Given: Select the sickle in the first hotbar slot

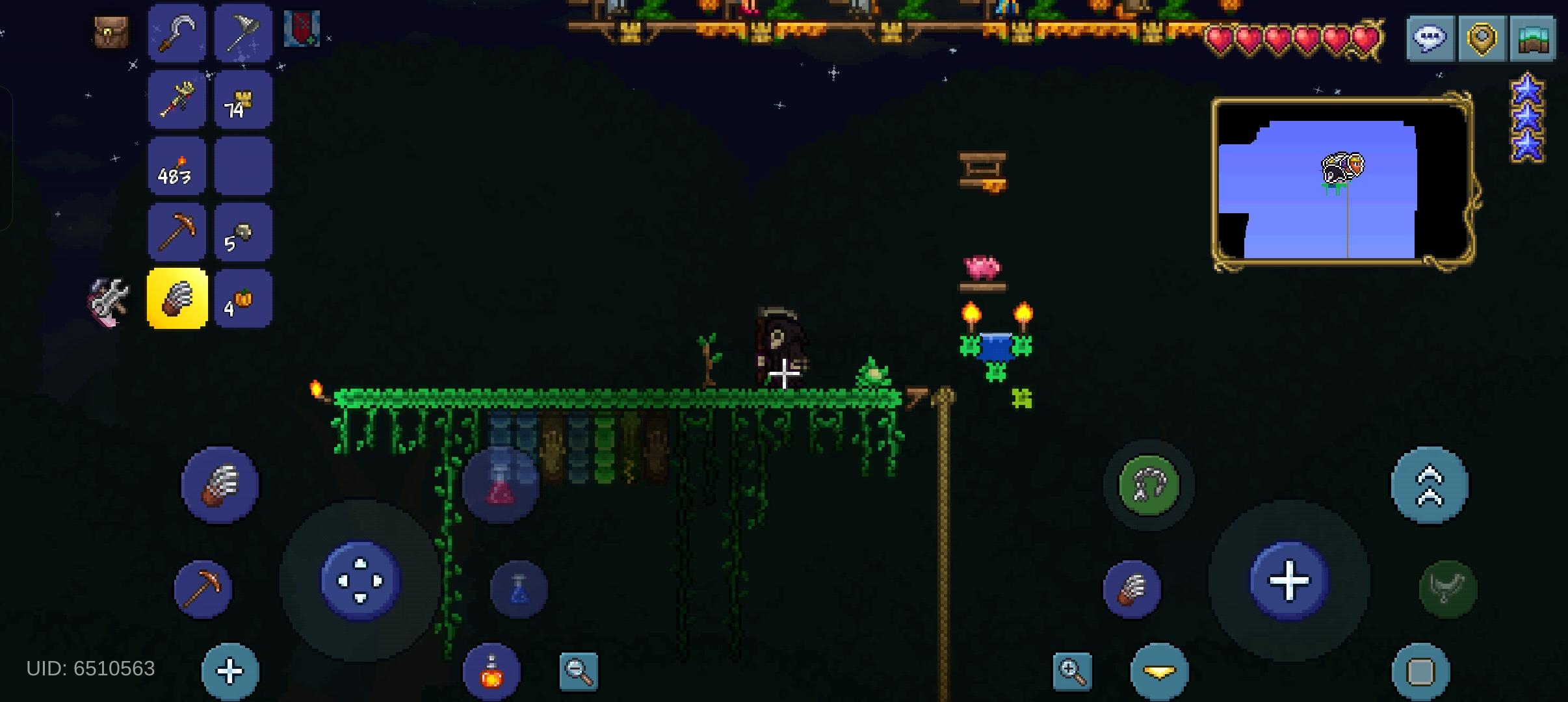Looking at the screenshot, I should (x=177, y=32).
